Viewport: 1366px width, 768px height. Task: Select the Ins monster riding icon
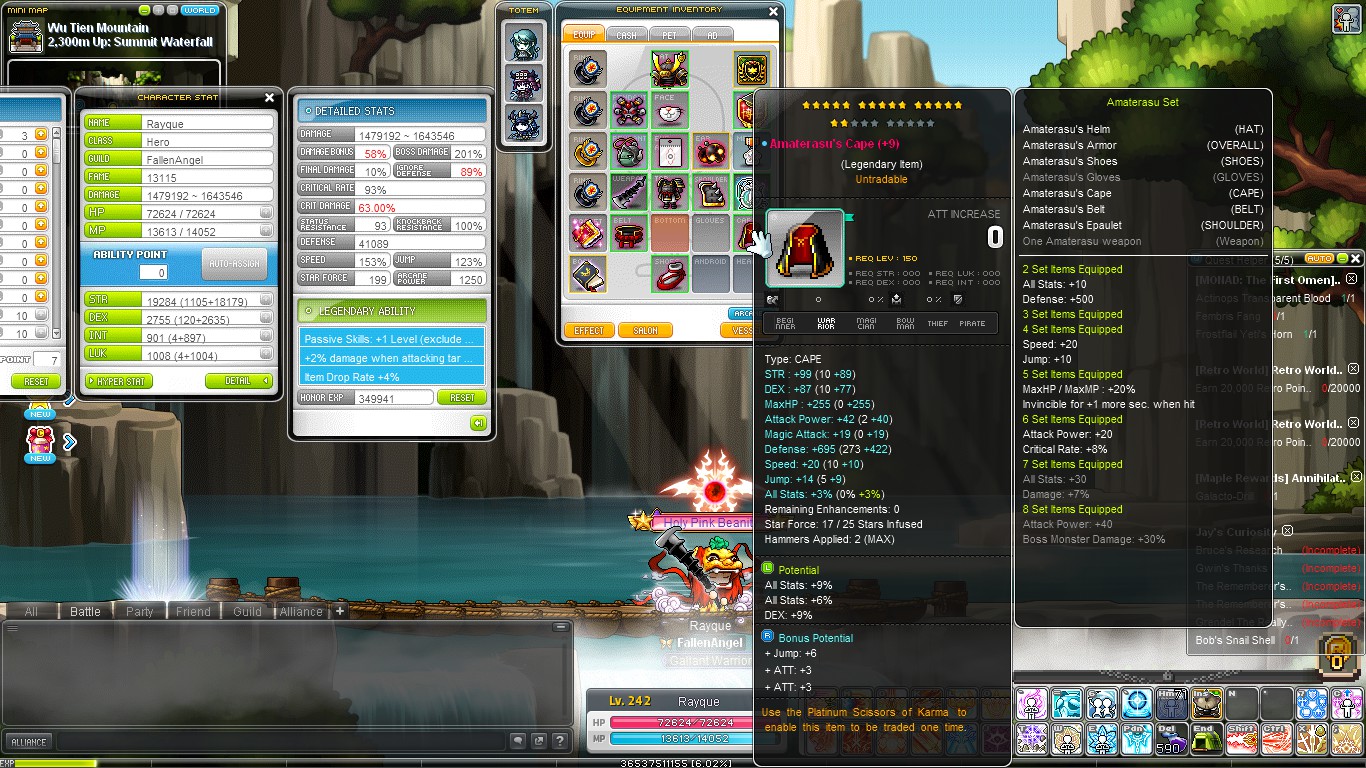(1205, 705)
